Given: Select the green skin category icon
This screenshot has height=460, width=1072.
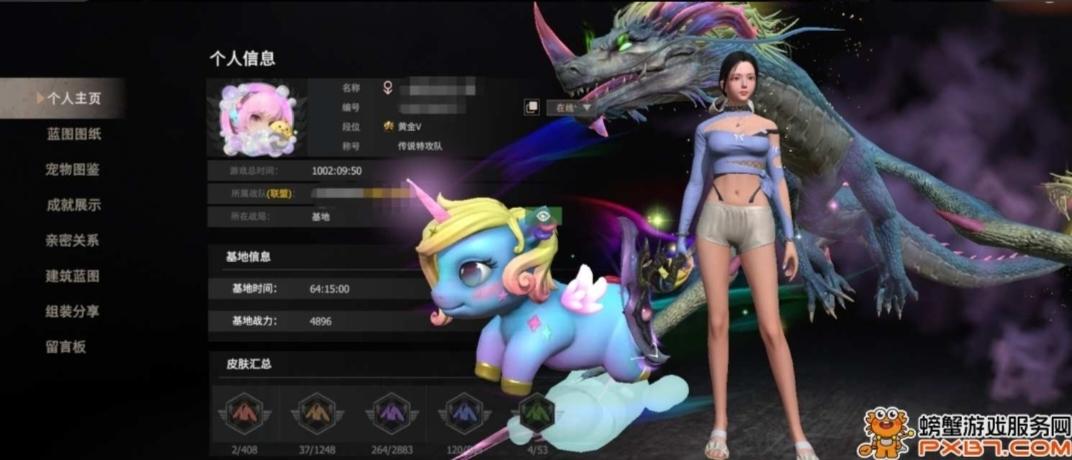Looking at the screenshot, I should pos(537,410).
